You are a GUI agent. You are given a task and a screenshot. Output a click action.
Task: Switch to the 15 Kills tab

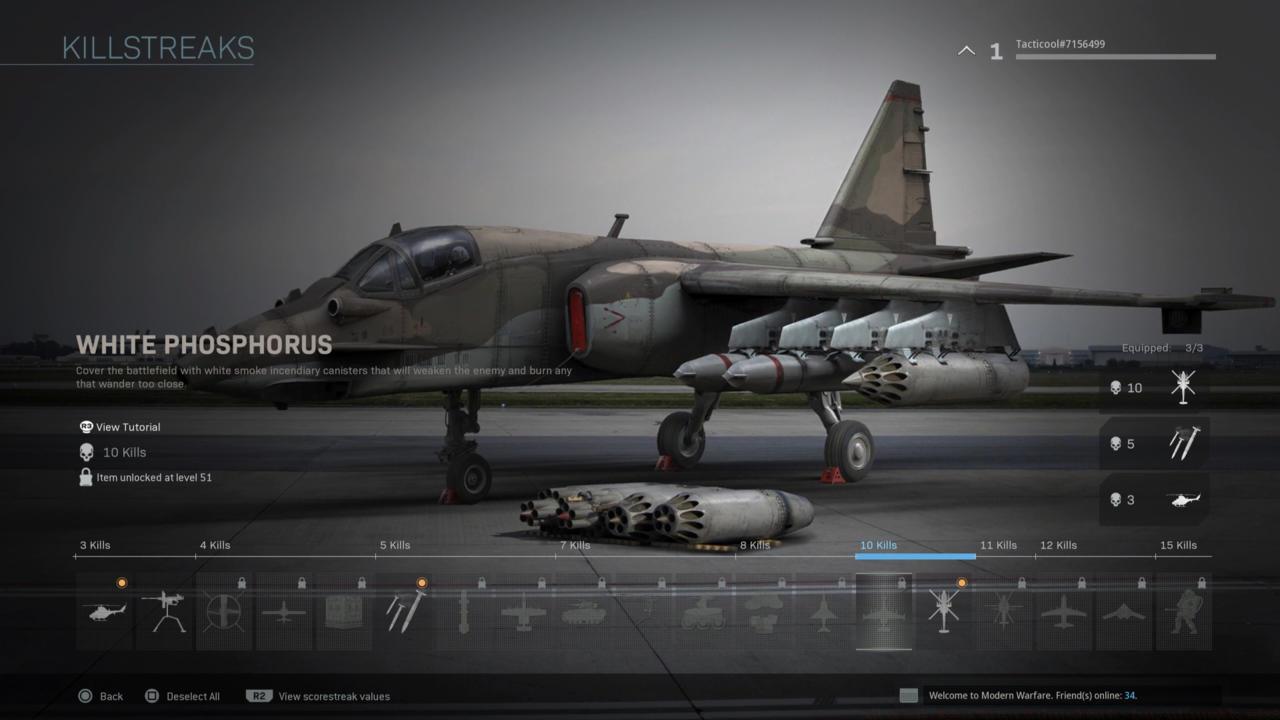(x=1179, y=545)
